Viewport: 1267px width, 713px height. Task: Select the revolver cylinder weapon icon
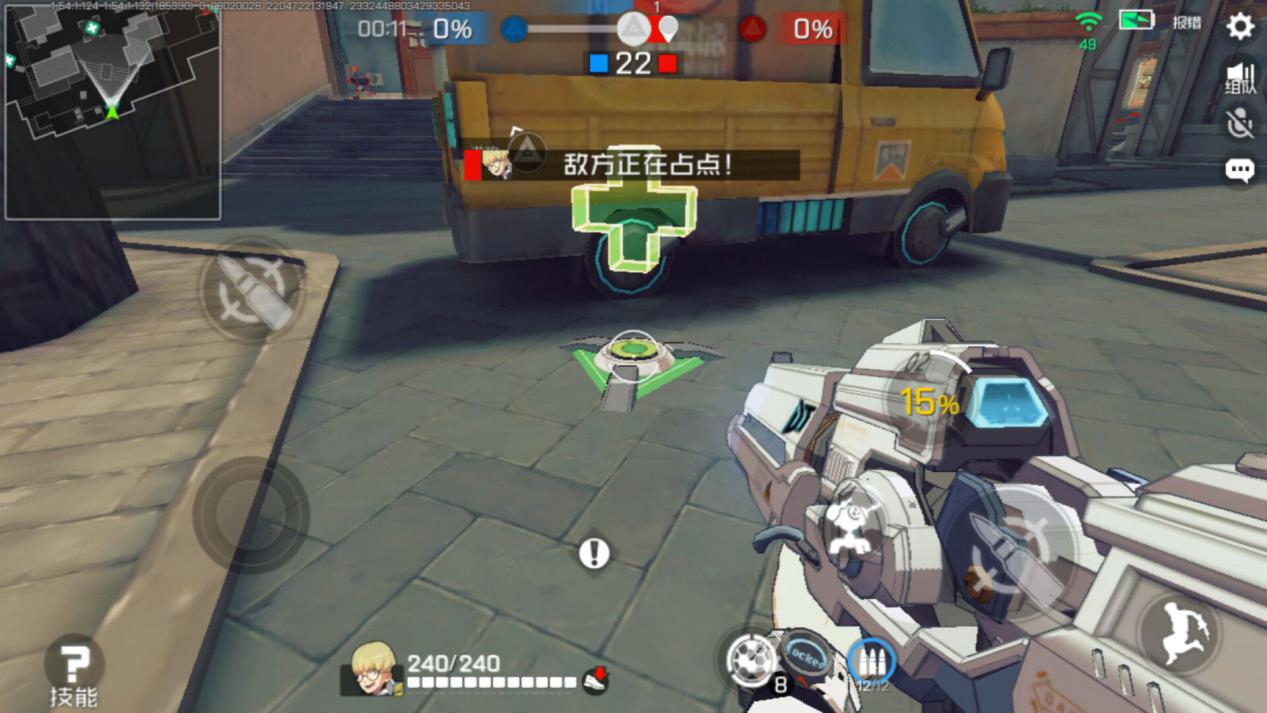point(750,657)
